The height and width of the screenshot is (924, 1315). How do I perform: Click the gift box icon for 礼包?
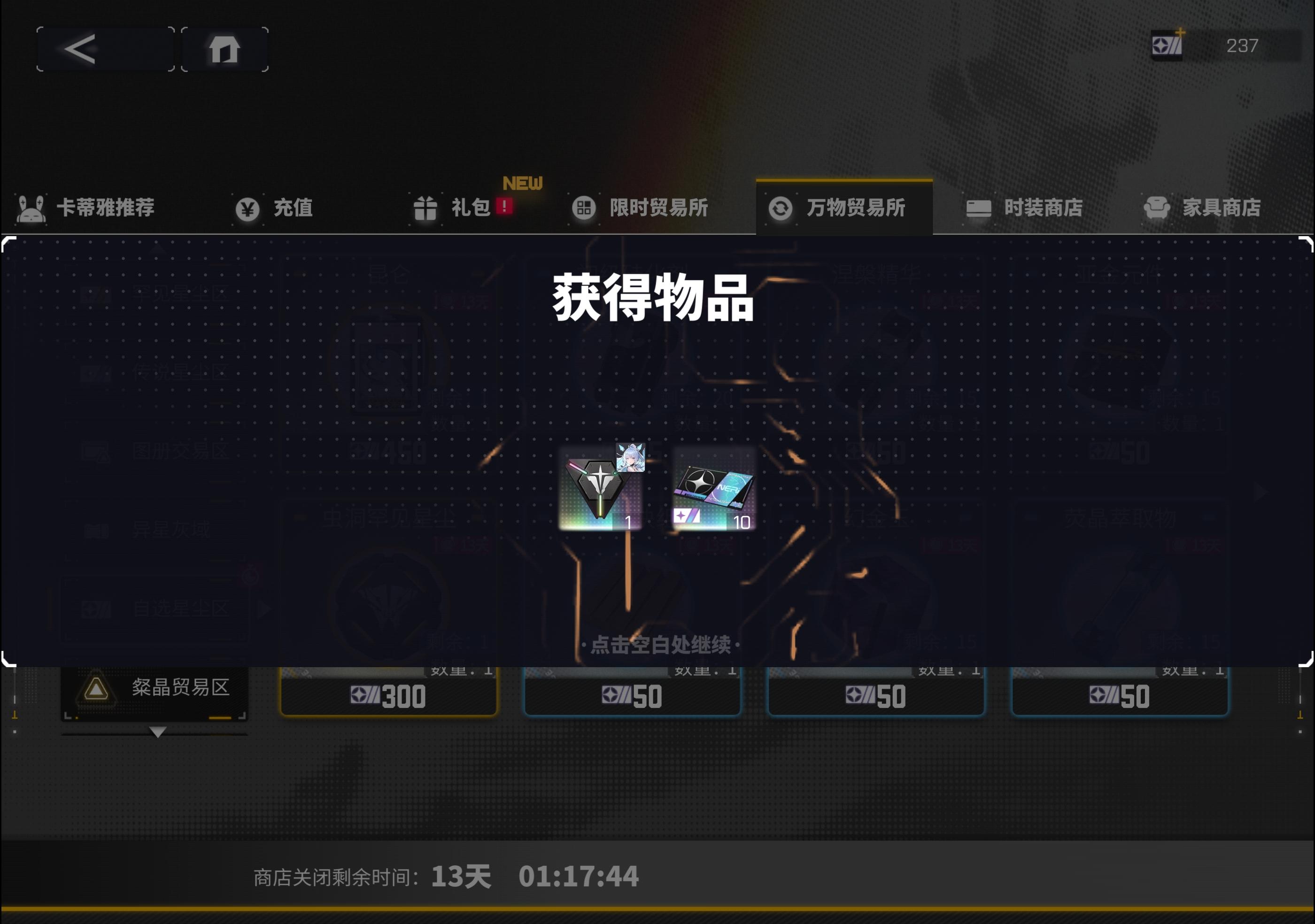pyautogui.click(x=426, y=209)
